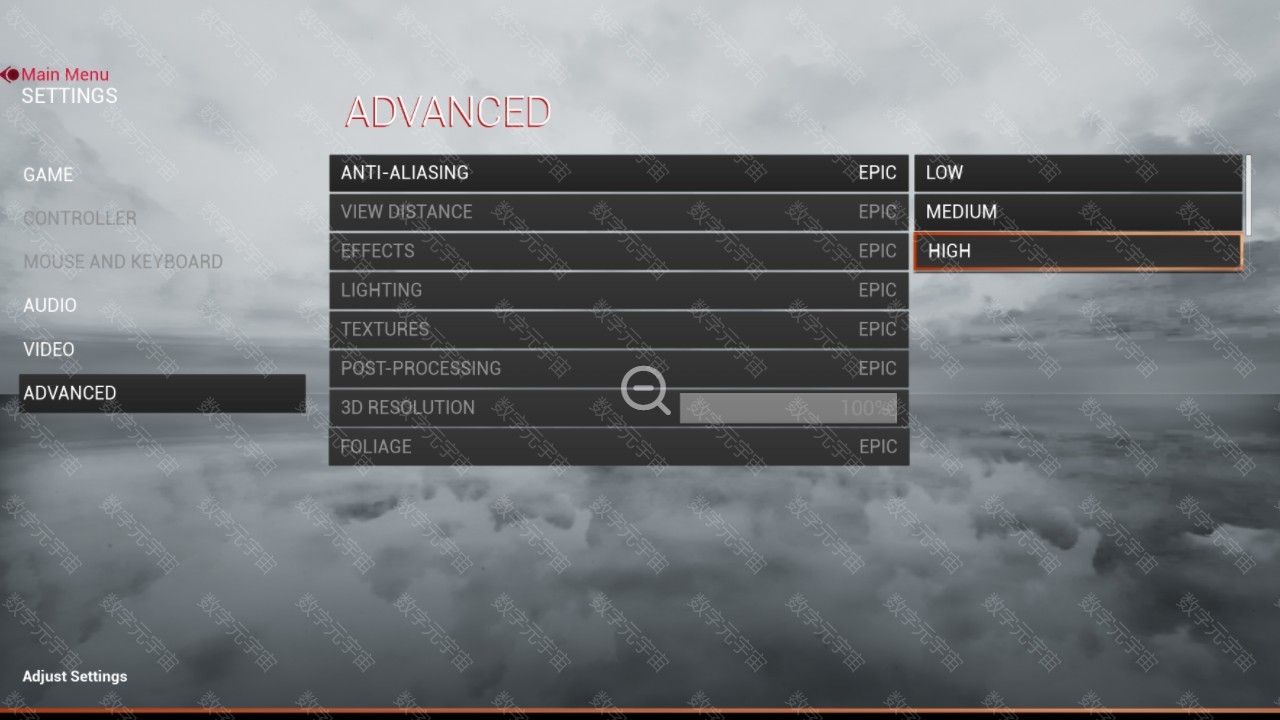
Task: Choose the Effects quality row
Action: [x=618, y=251]
